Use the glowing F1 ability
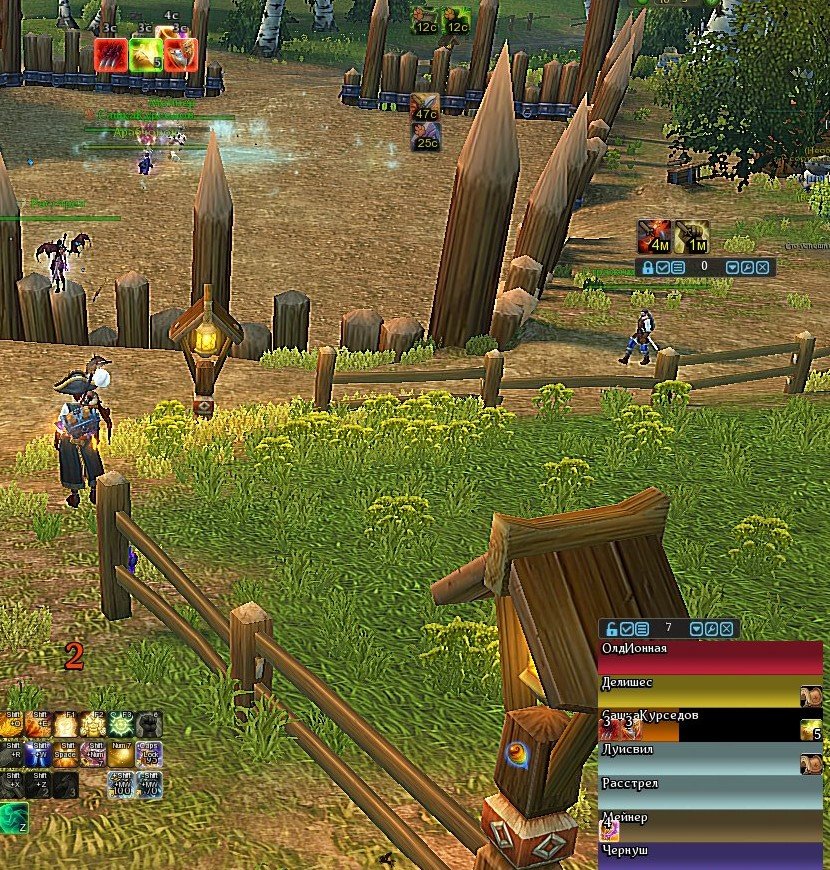Image resolution: width=830 pixels, height=870 pixels. tap(67, 724)
